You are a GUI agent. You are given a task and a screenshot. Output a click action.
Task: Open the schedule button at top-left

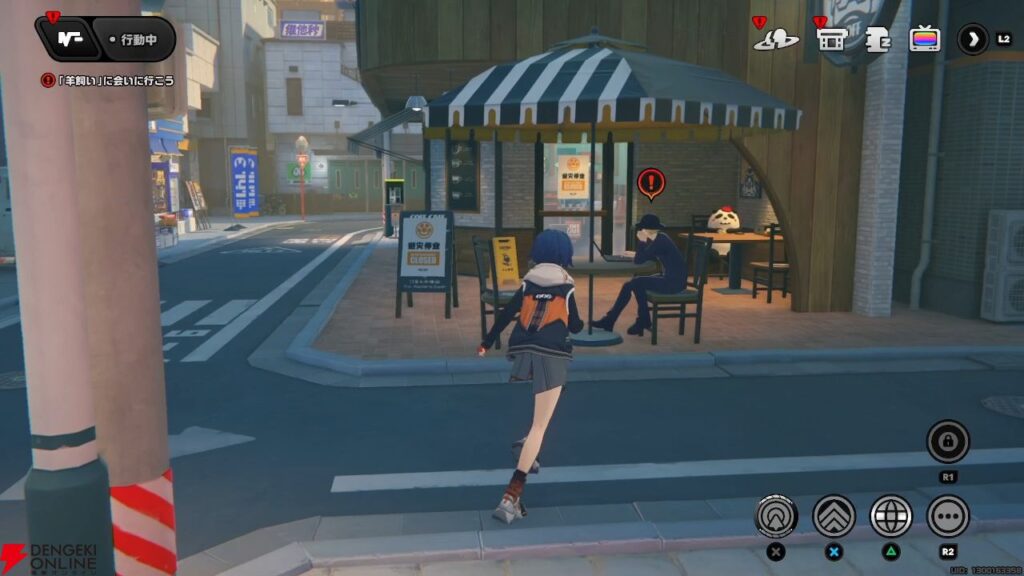click(x=68, y=39)
